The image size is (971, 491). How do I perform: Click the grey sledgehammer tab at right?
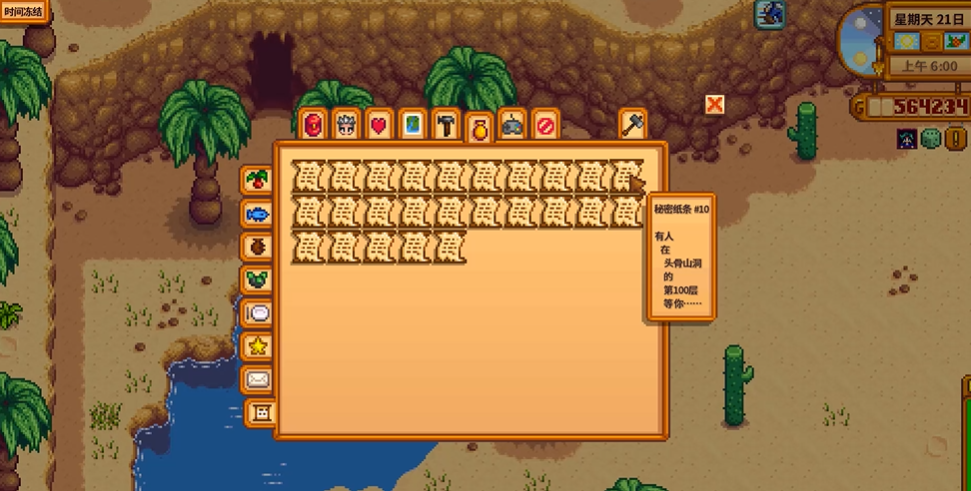pos(633,124)
